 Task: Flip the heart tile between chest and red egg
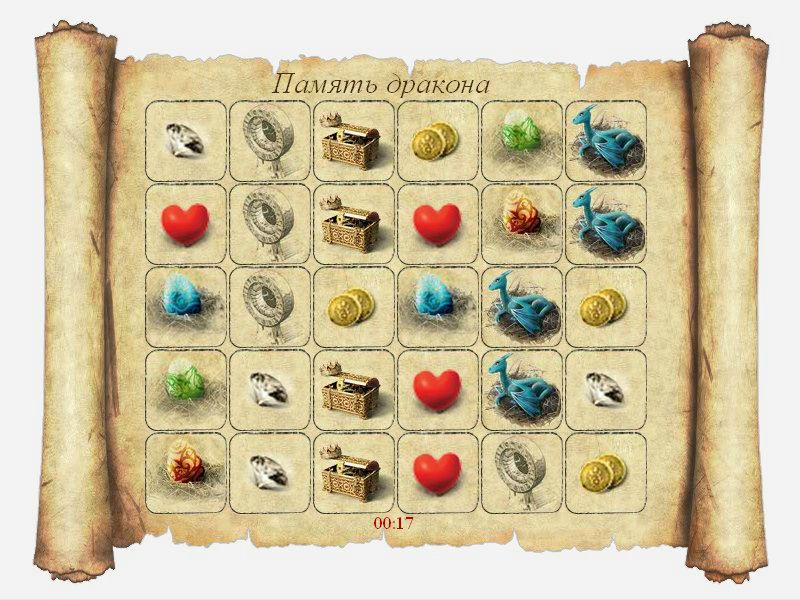tap(436, 223)
